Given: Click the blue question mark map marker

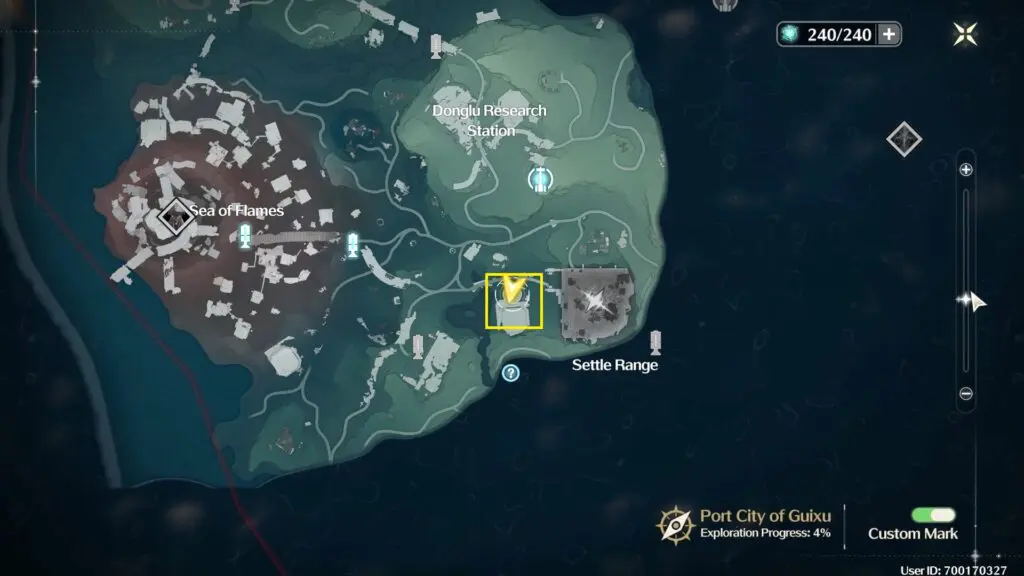Looking at the screenshot, I should pyautogui.click(x=511, y=373).
